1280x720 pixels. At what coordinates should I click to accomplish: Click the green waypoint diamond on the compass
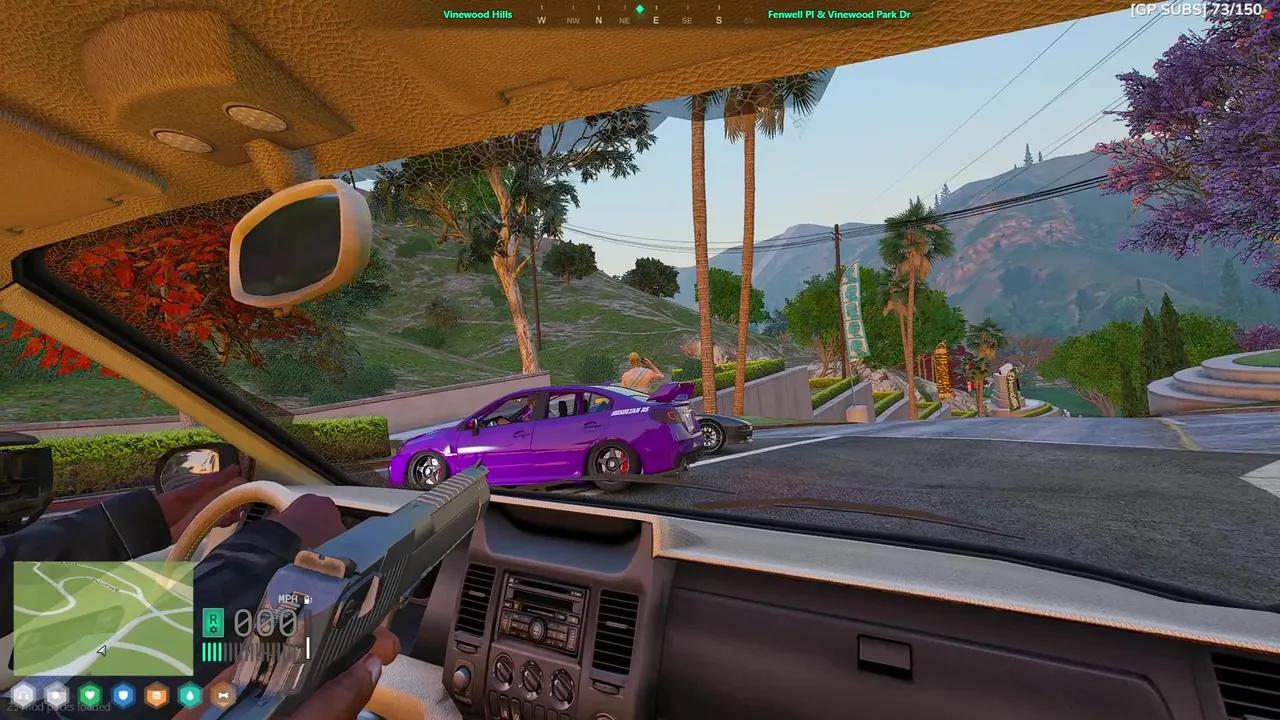(x=640, y=9)
